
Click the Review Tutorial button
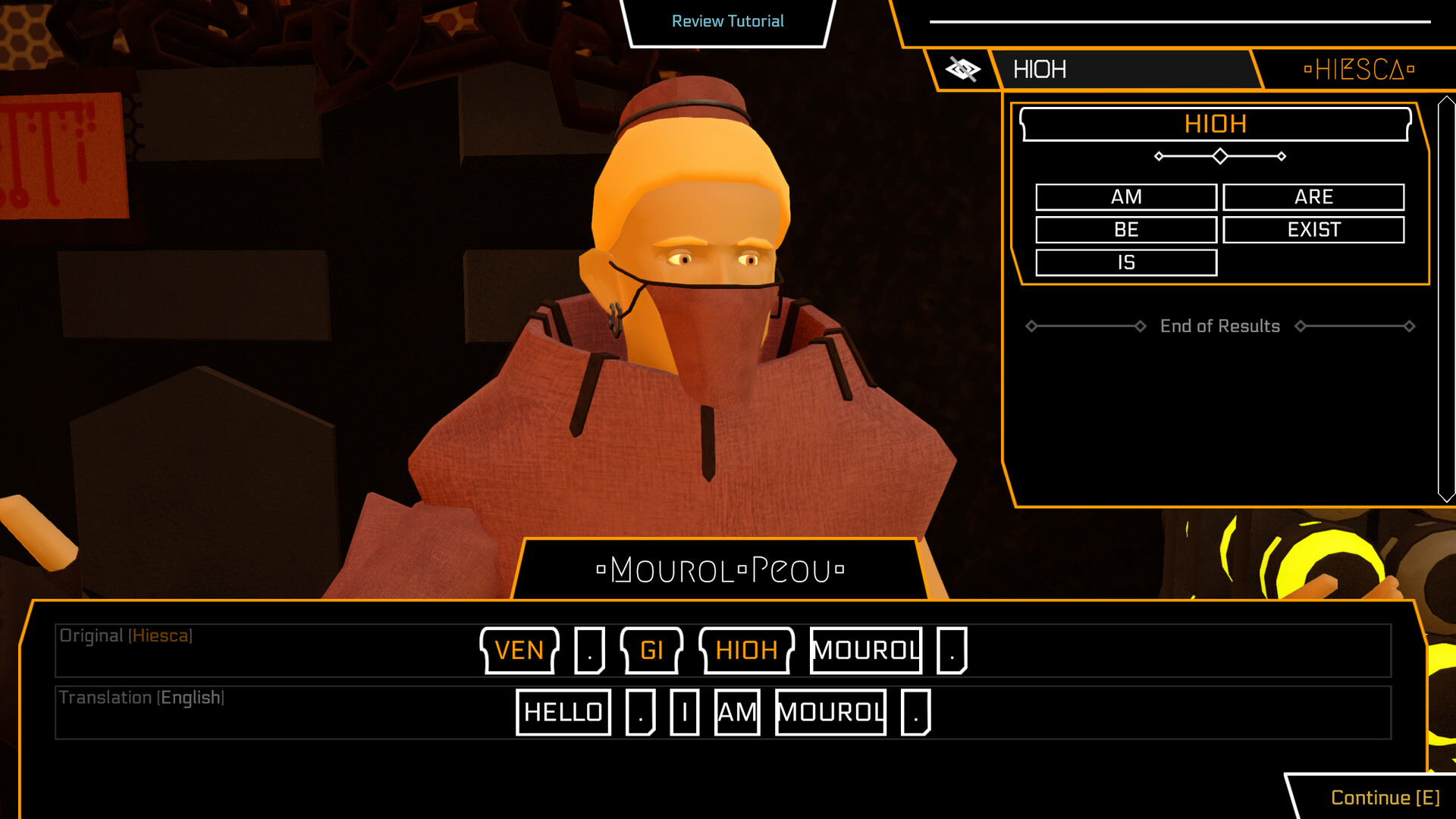click(726, 21)
